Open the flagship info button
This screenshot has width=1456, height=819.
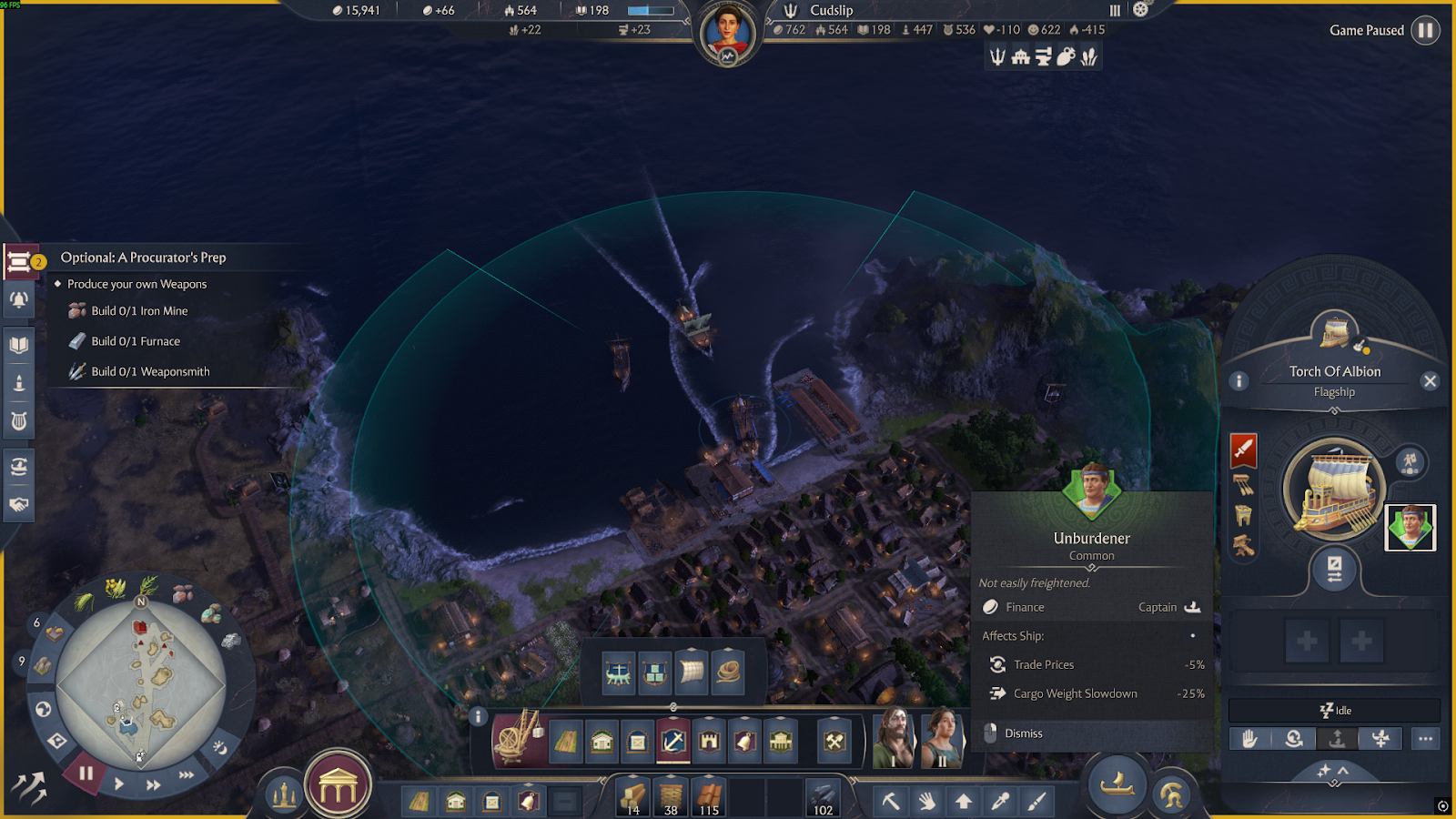coord(1239,381)
